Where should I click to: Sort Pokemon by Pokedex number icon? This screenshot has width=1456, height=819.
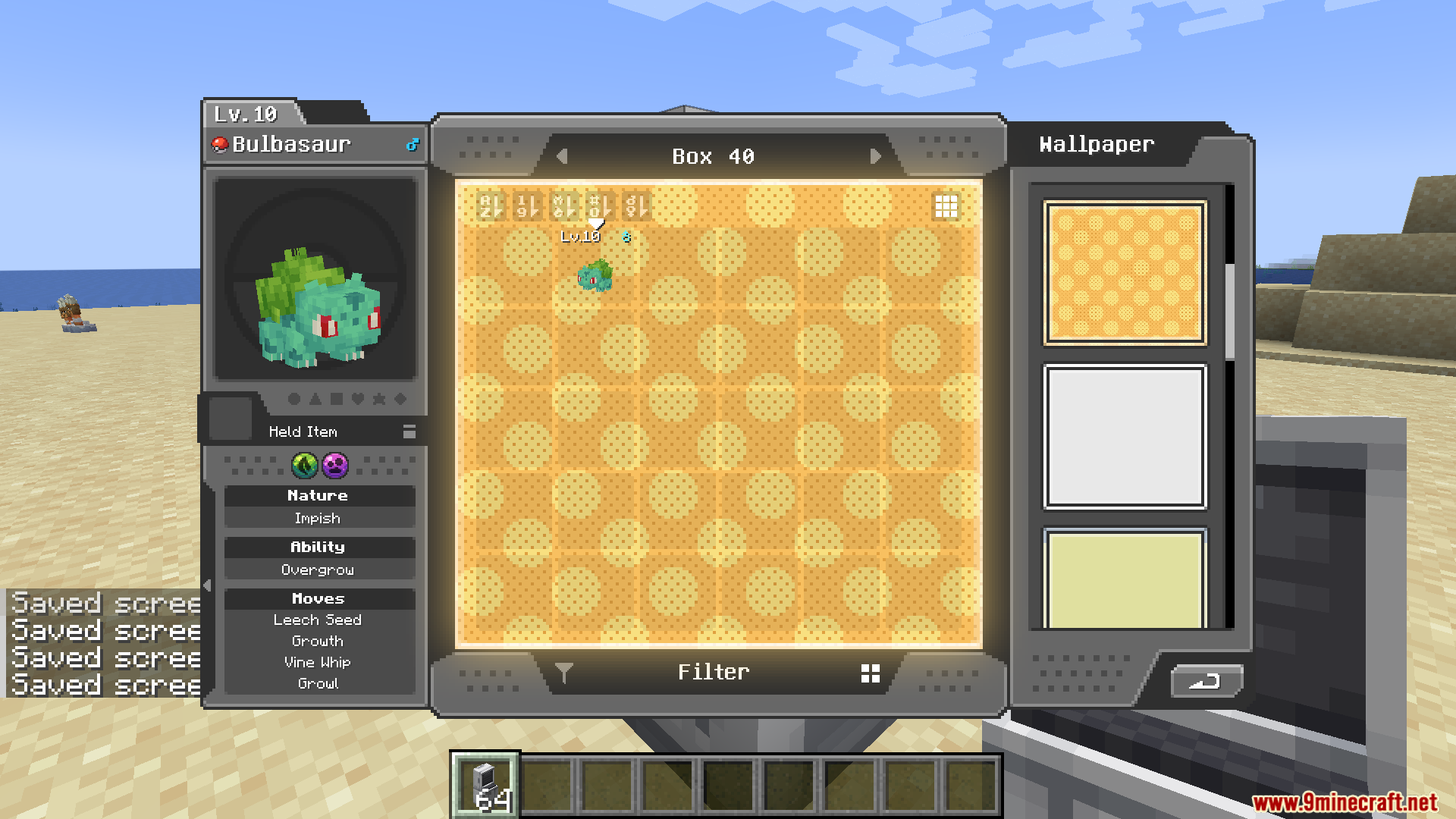tap(603, 206)
